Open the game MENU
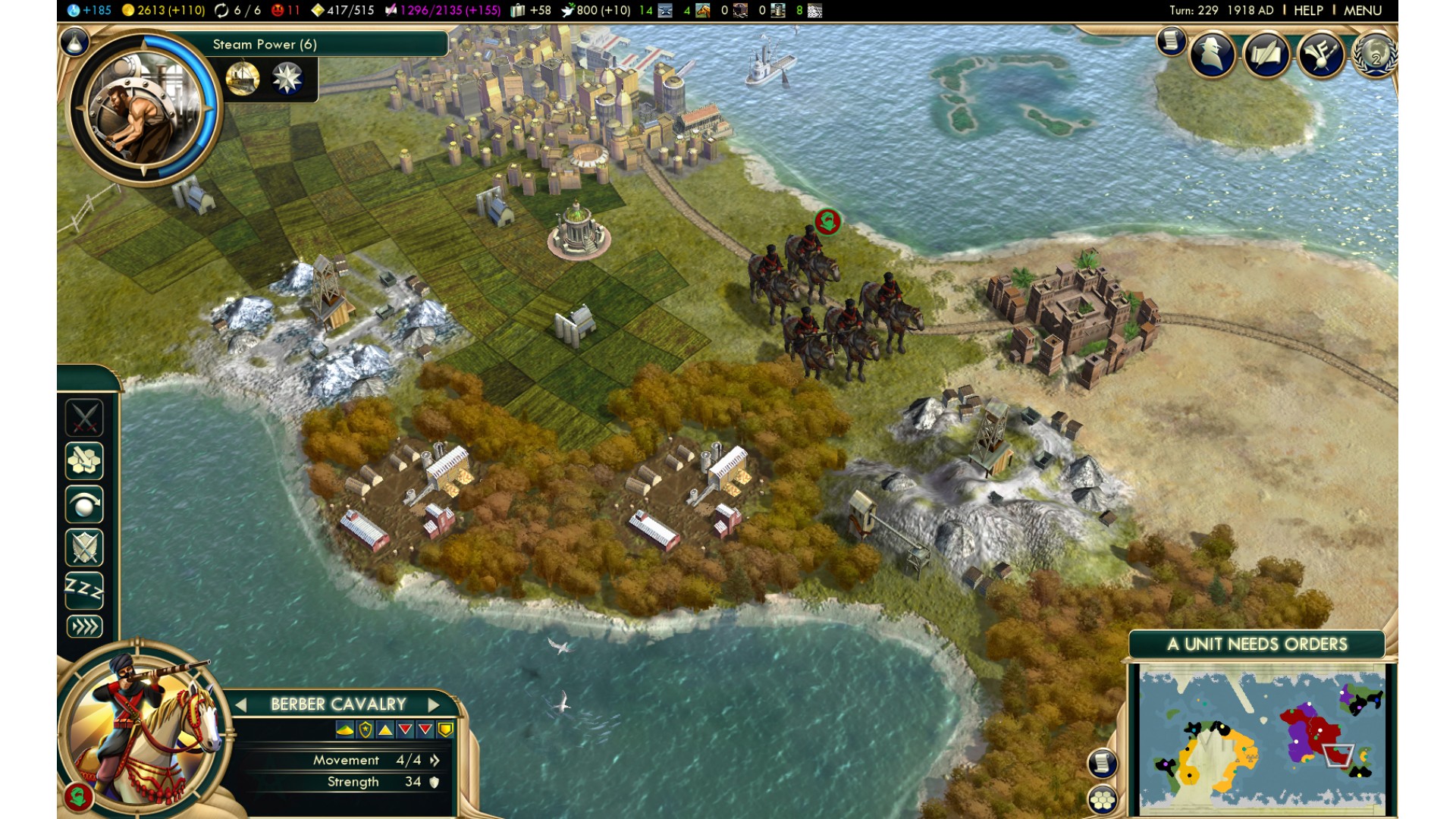This screenshot has width=1456, height=819. tap(1362, 11)
